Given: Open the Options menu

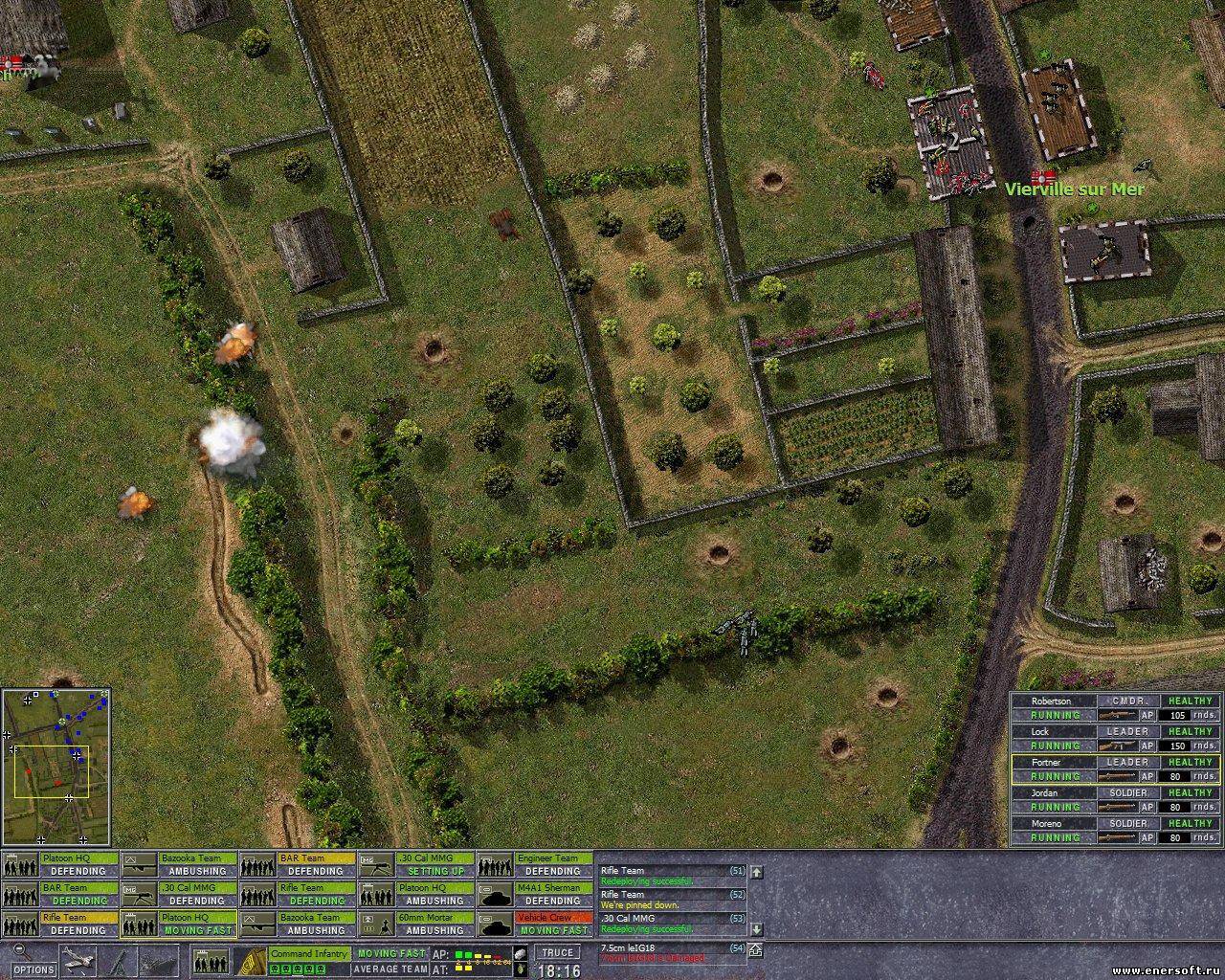Looking at the screenshot, I should tap(34, 969).
